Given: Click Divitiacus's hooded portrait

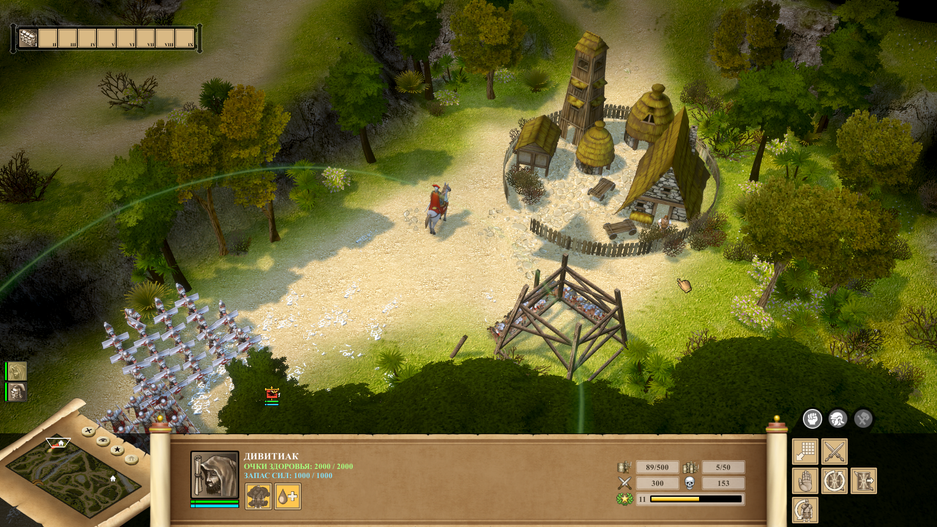Looking at the screenshot, I should [x=215, y=475].
